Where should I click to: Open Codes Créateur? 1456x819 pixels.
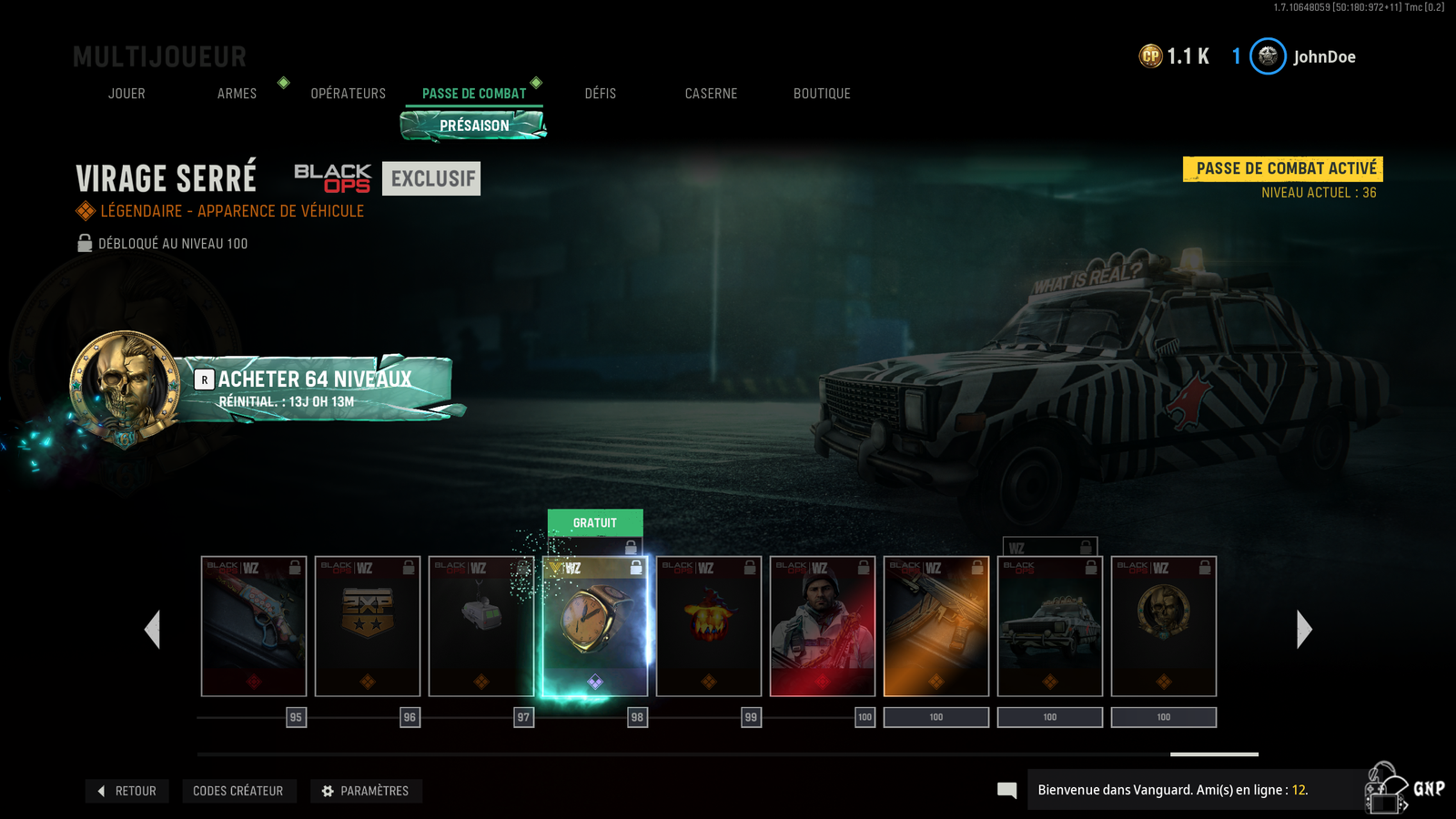[238, 791]
